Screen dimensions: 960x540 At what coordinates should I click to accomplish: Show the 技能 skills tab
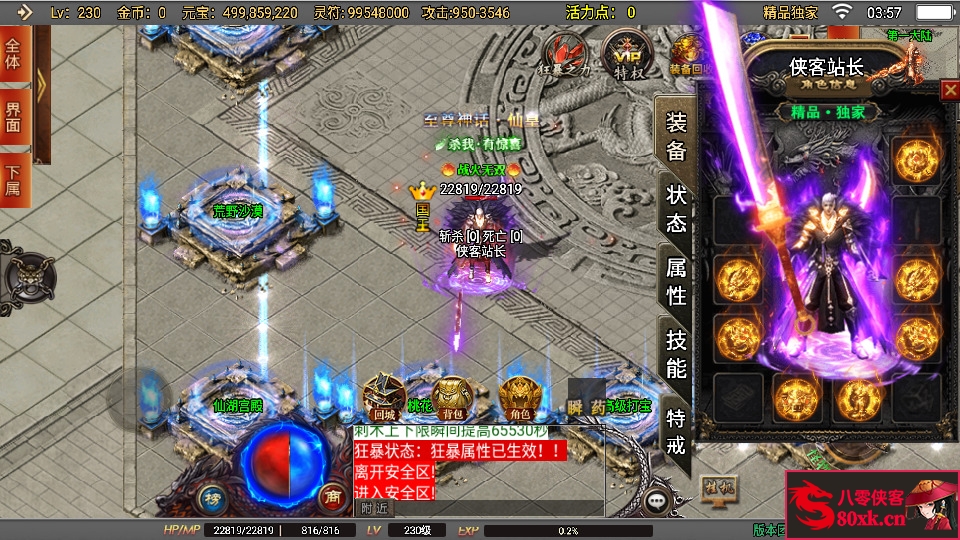tap(677, 353)
